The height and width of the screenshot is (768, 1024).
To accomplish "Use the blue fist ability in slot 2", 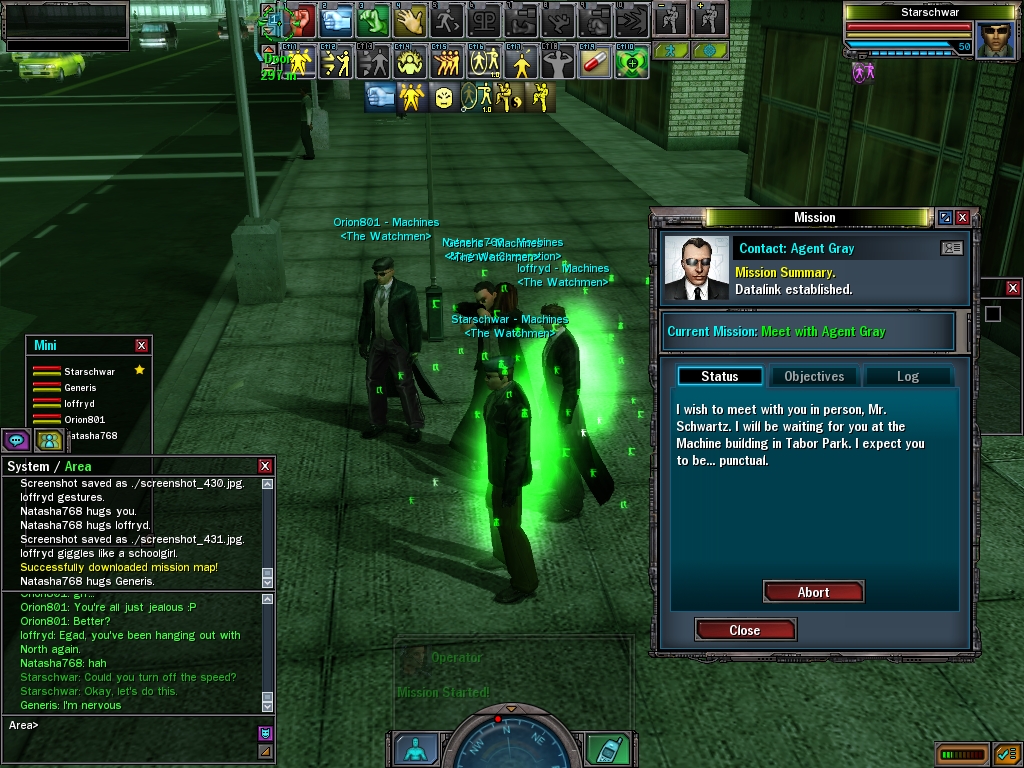I will coord(337,19).
